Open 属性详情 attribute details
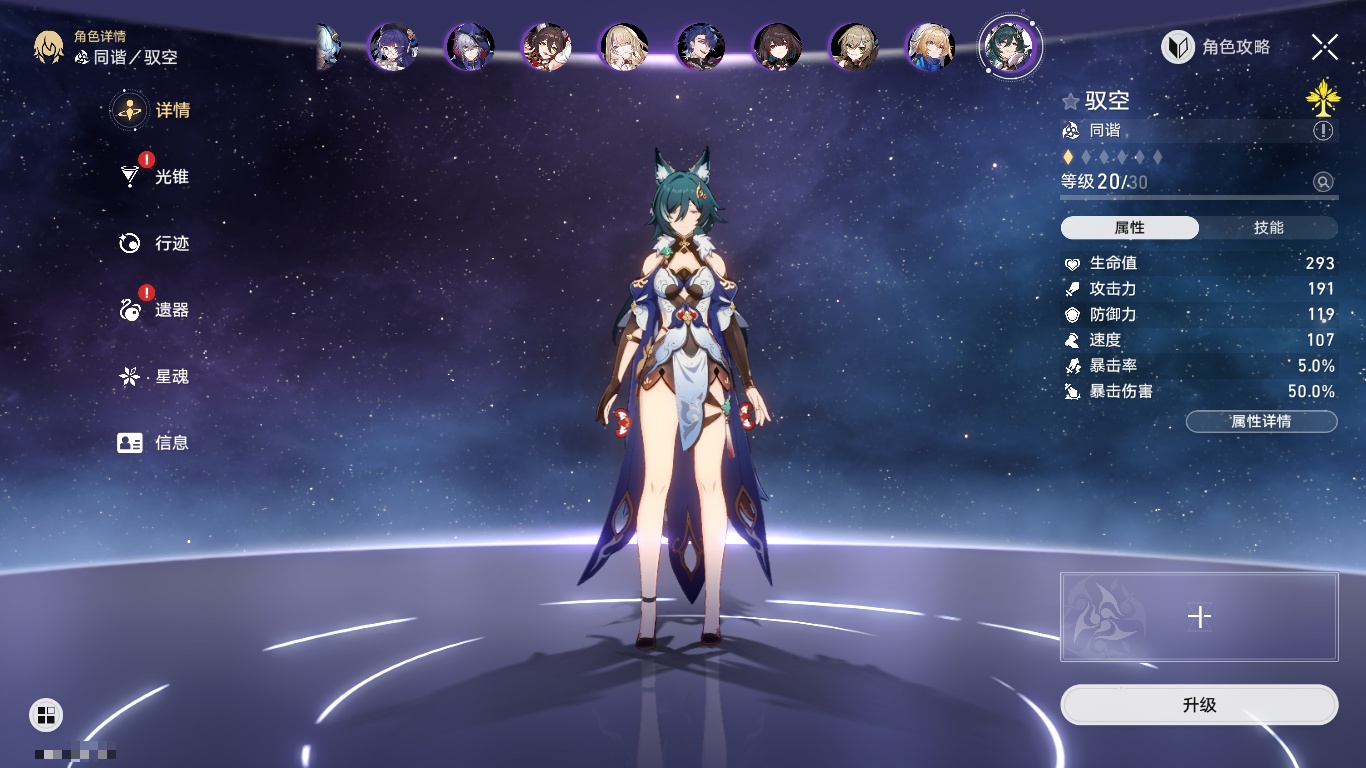Screen dimensions: 1366x768 [1261, 421]
